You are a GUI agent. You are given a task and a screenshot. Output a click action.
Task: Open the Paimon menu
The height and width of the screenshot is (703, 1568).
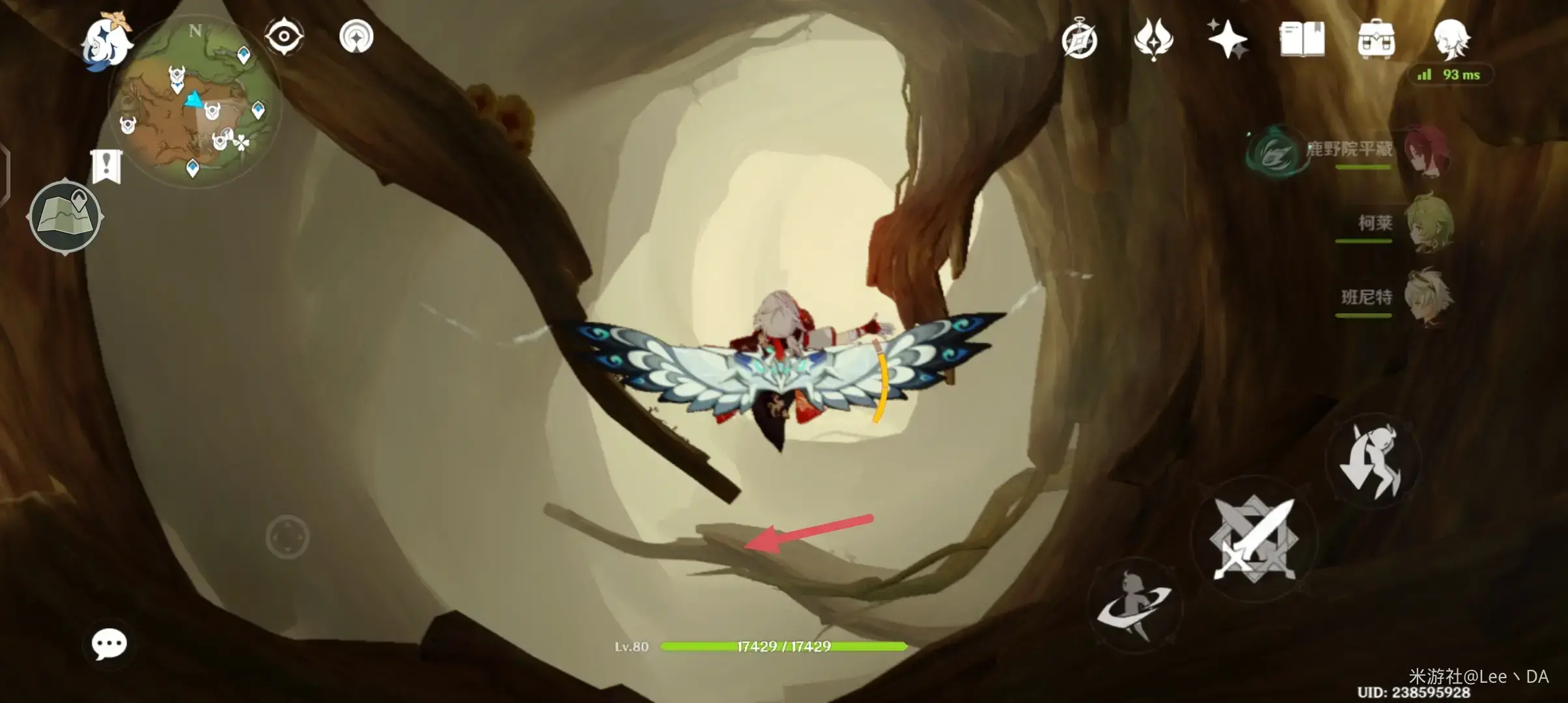coord(105,42)
